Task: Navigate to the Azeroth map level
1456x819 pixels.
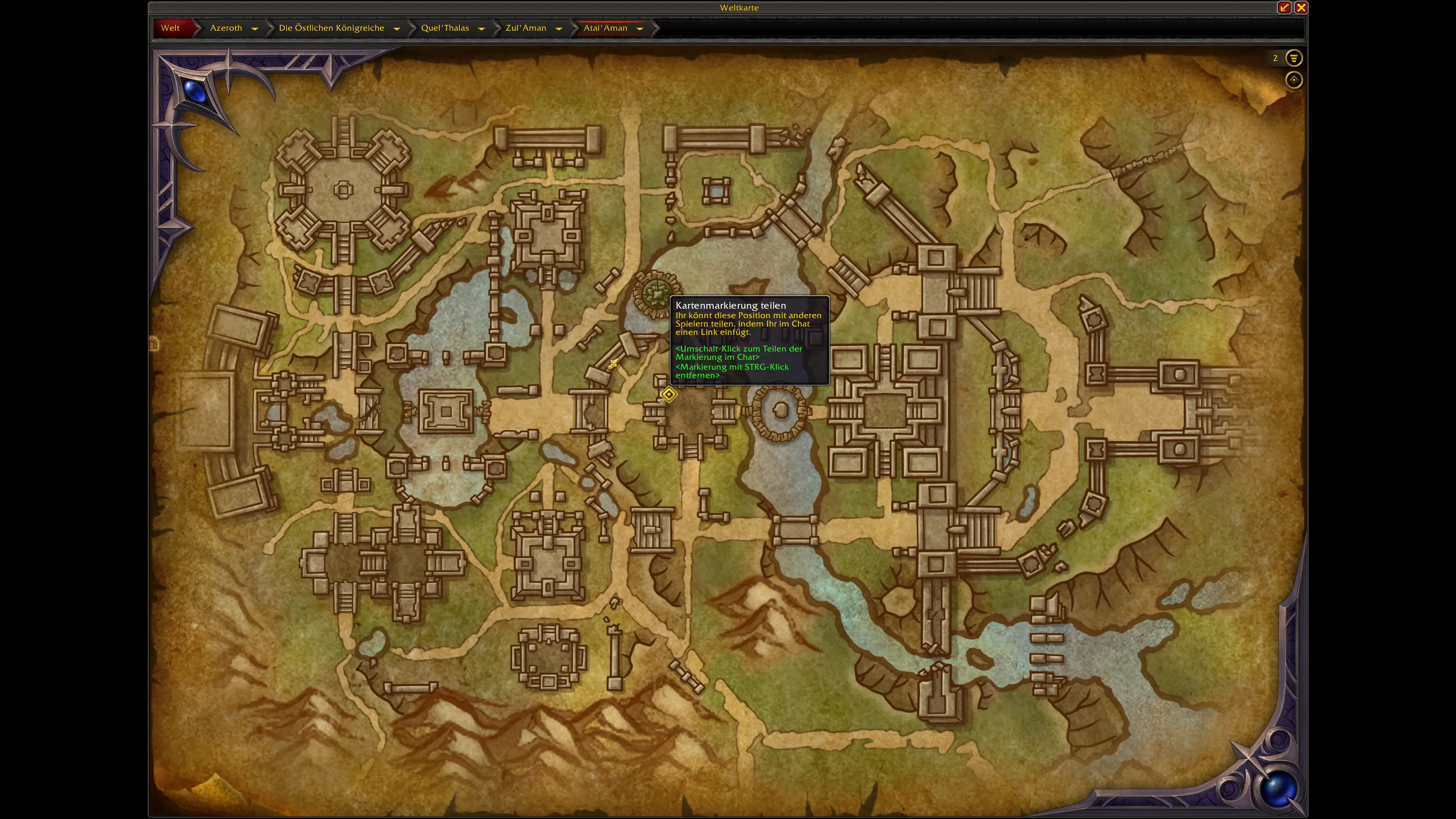Action: point(226,28)
